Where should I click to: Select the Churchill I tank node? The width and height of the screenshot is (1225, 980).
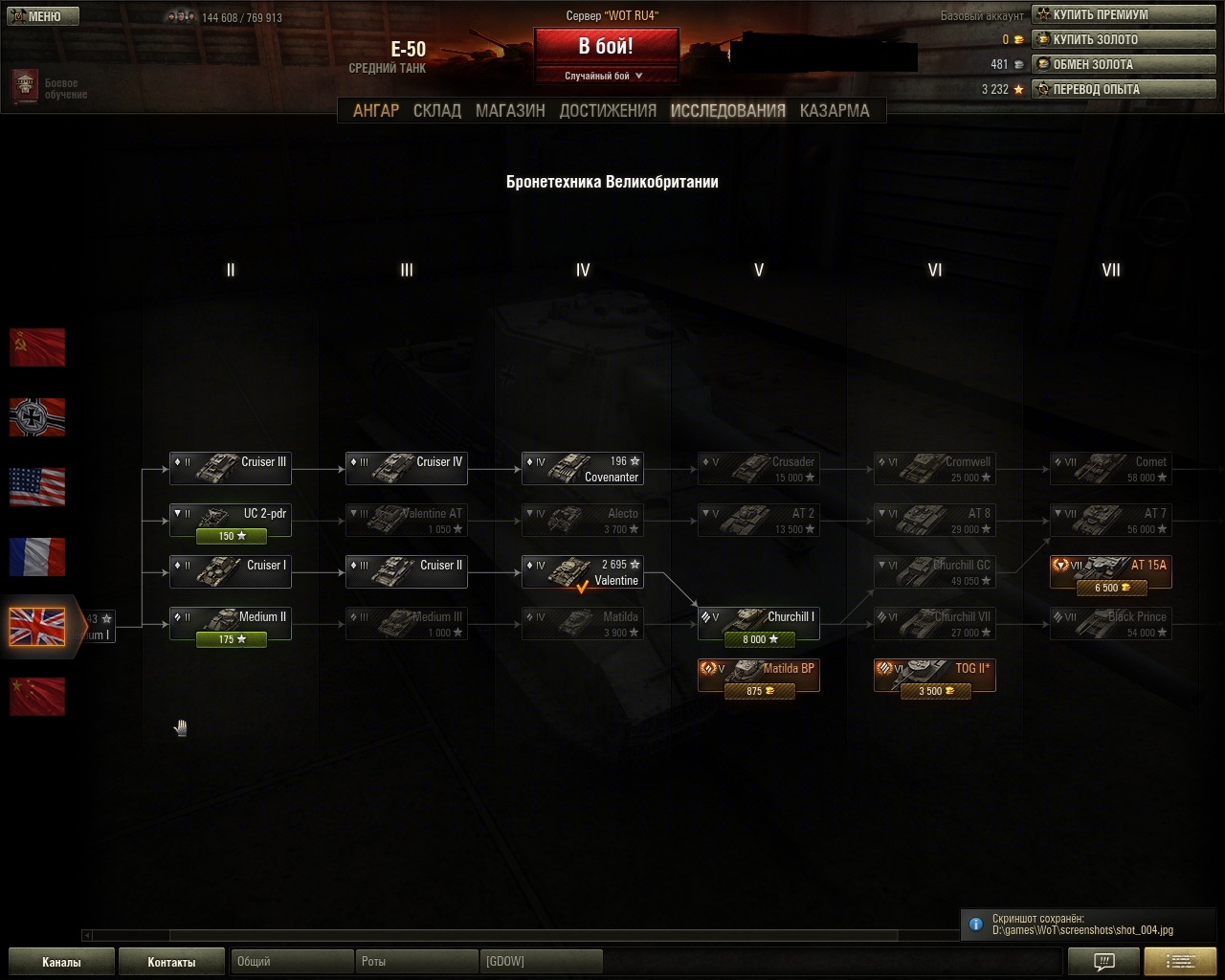759,624
